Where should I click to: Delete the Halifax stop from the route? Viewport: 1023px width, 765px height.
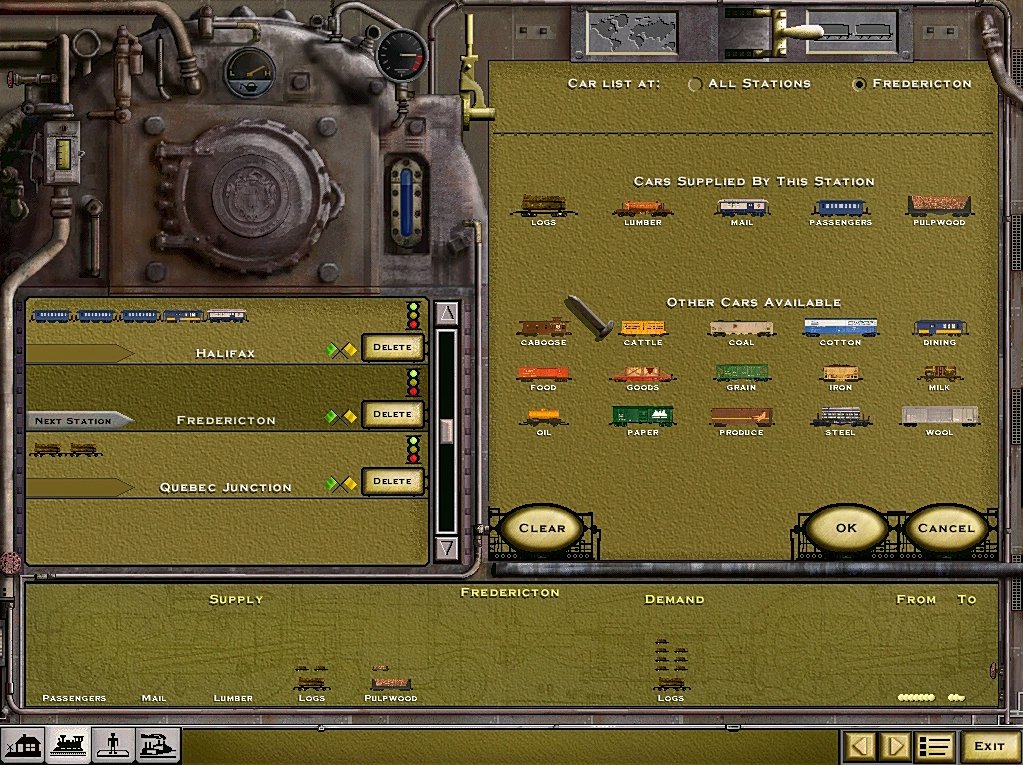tap(392, 347)
